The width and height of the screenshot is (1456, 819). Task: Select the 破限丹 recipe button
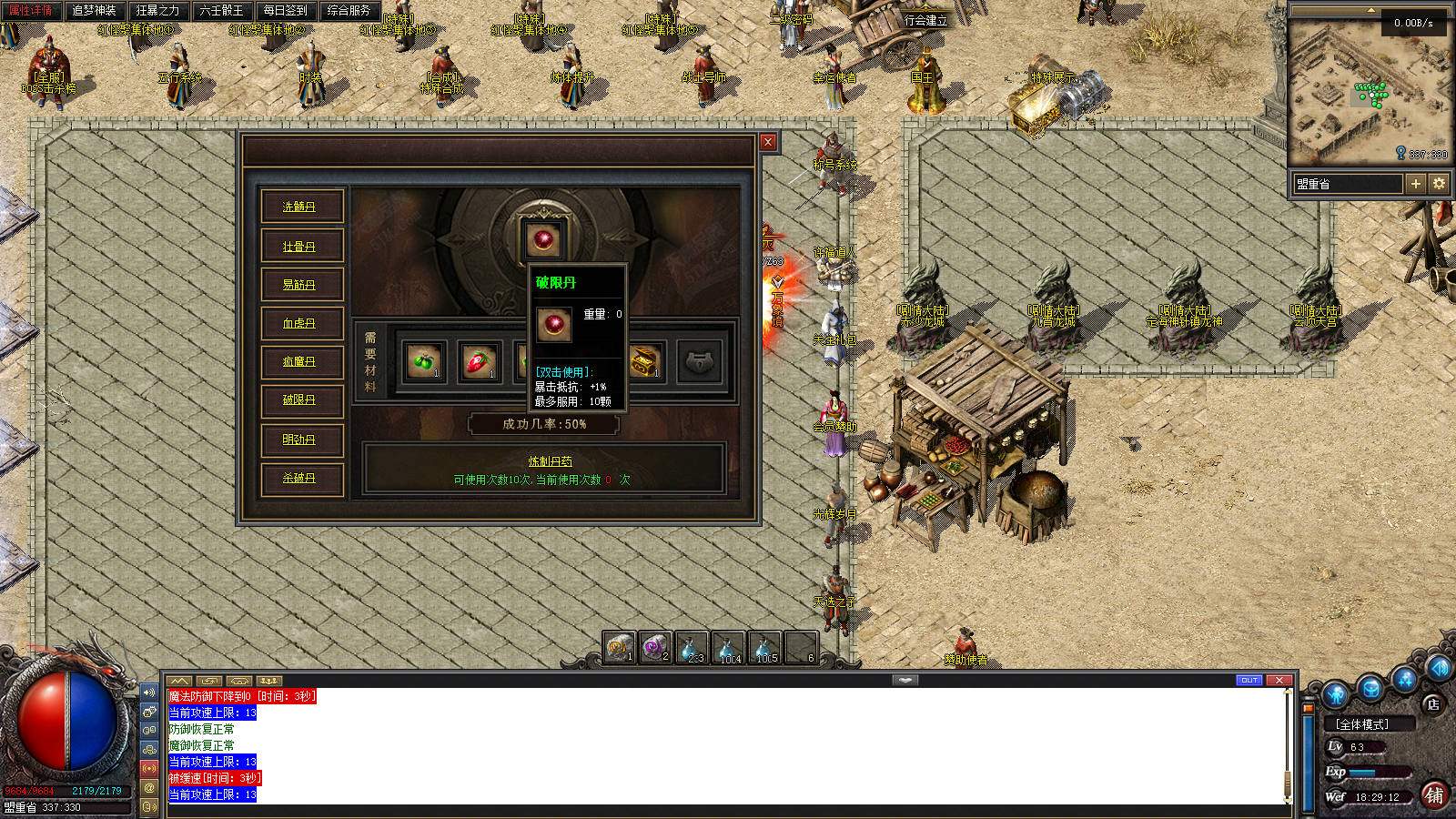pyautogui.click(x=299, y=399)
